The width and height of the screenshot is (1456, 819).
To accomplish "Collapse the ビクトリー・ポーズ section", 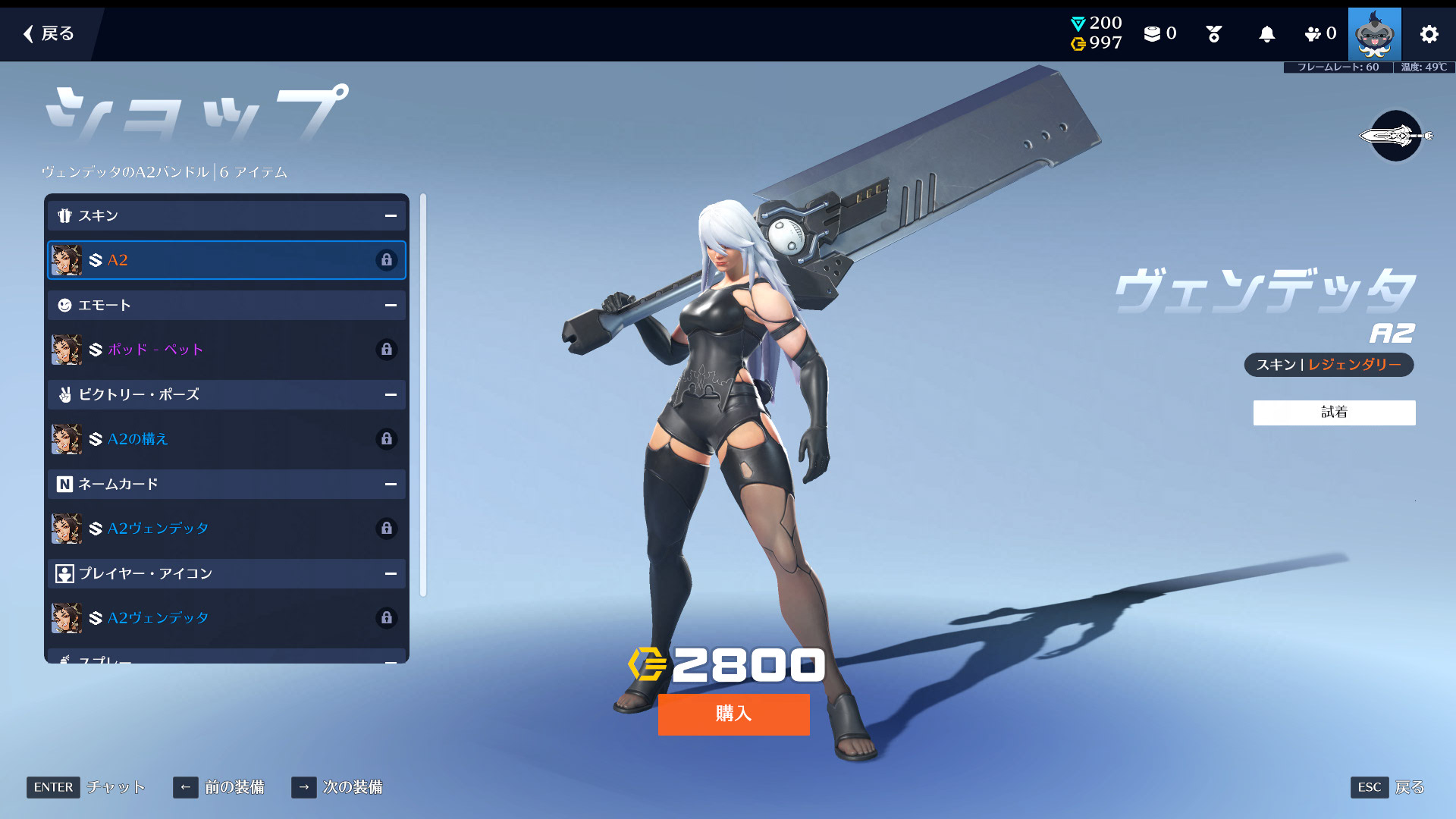I will [x=391, y=395].
